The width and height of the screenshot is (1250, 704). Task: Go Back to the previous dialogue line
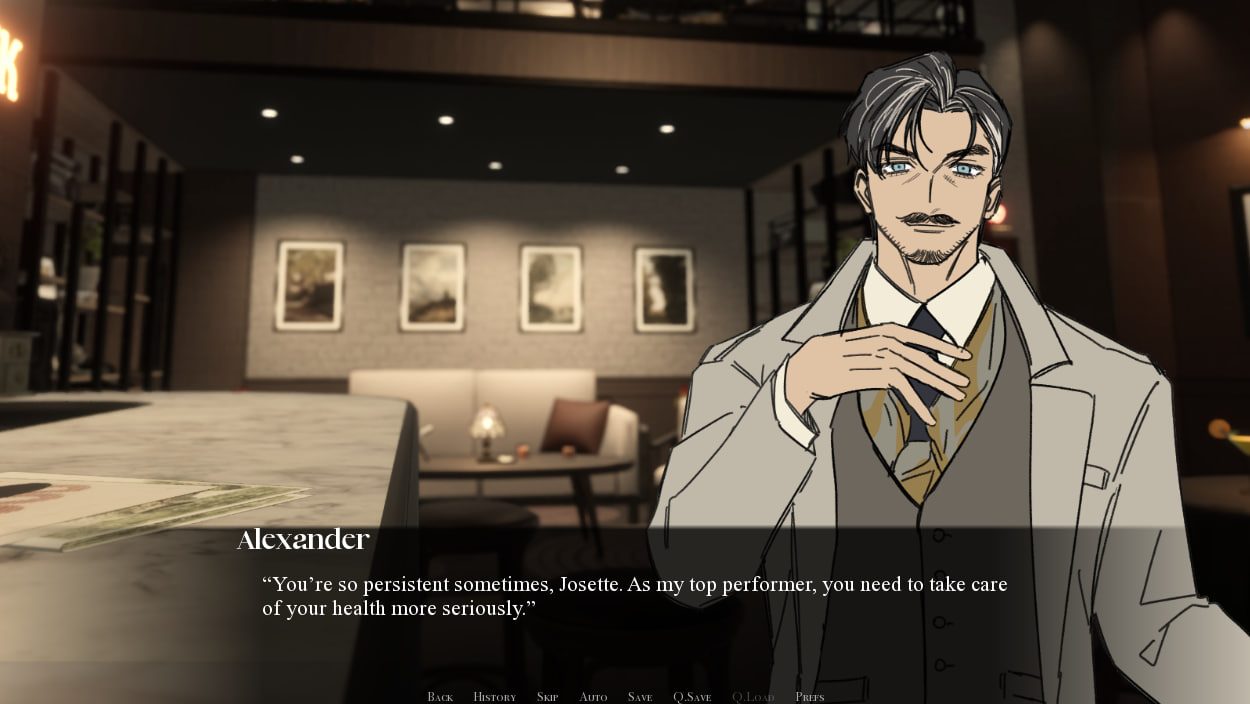(440, 697)
